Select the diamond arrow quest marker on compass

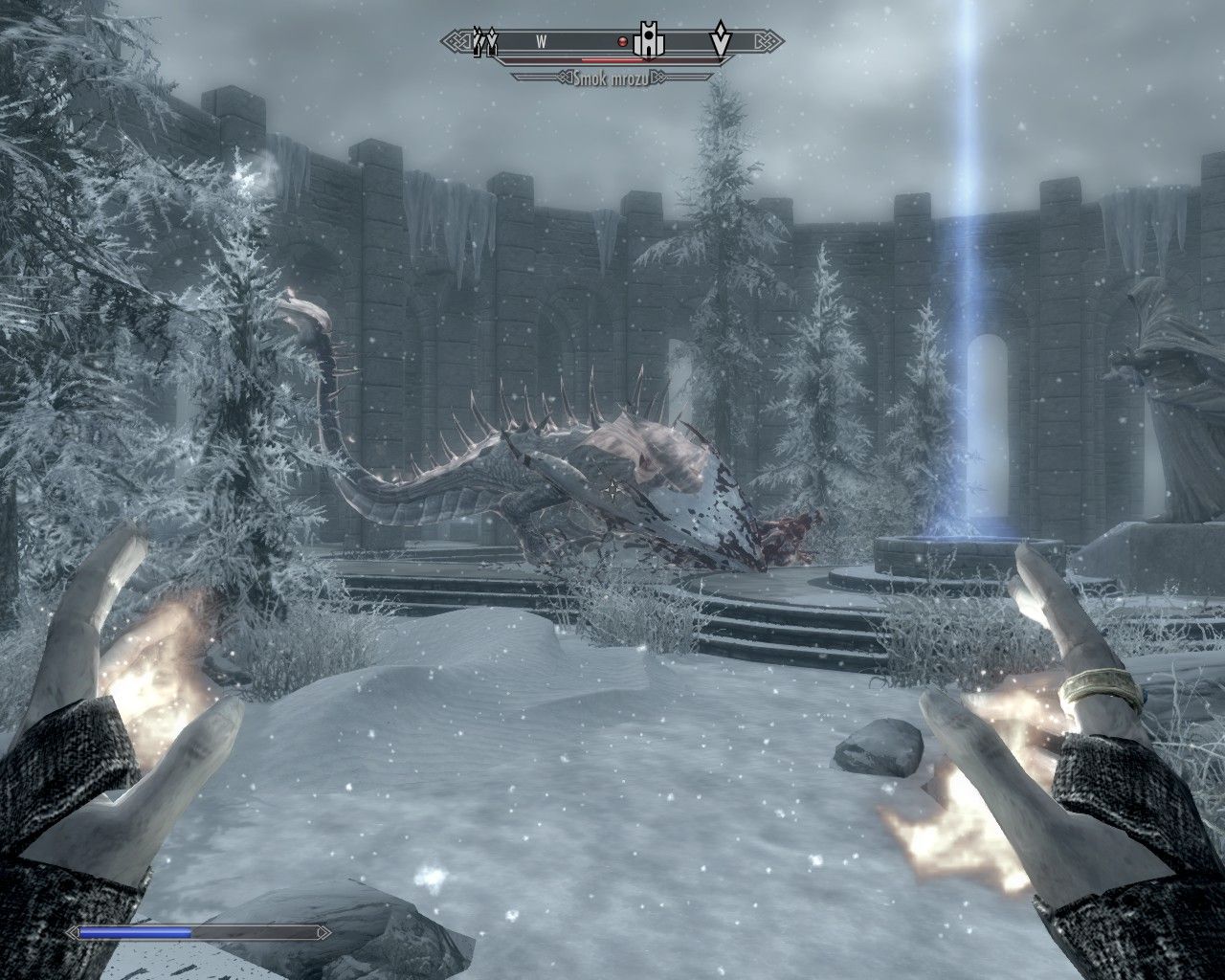coord(720,41)
